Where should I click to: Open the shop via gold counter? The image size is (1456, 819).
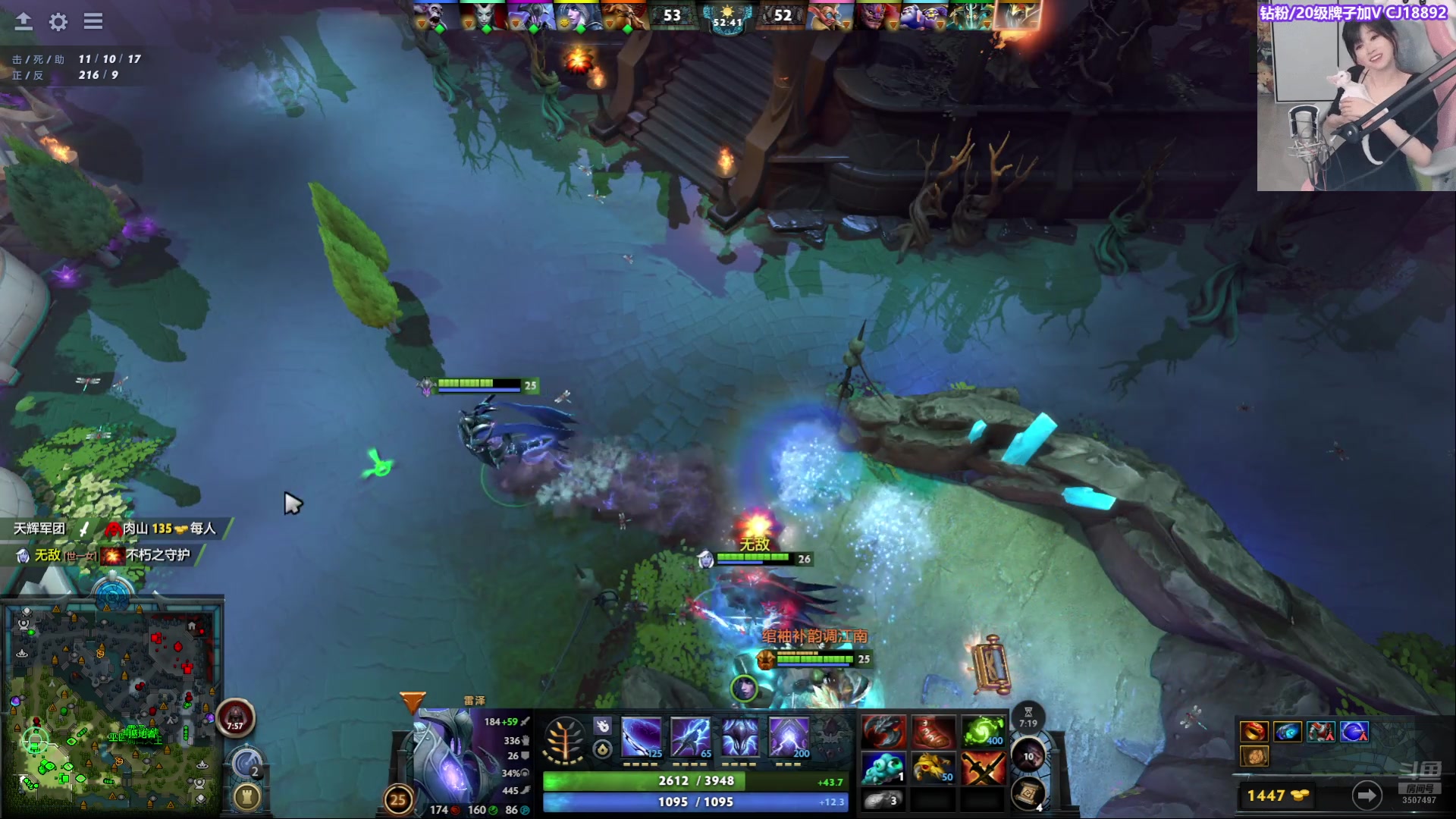[x=1278, y=795]
